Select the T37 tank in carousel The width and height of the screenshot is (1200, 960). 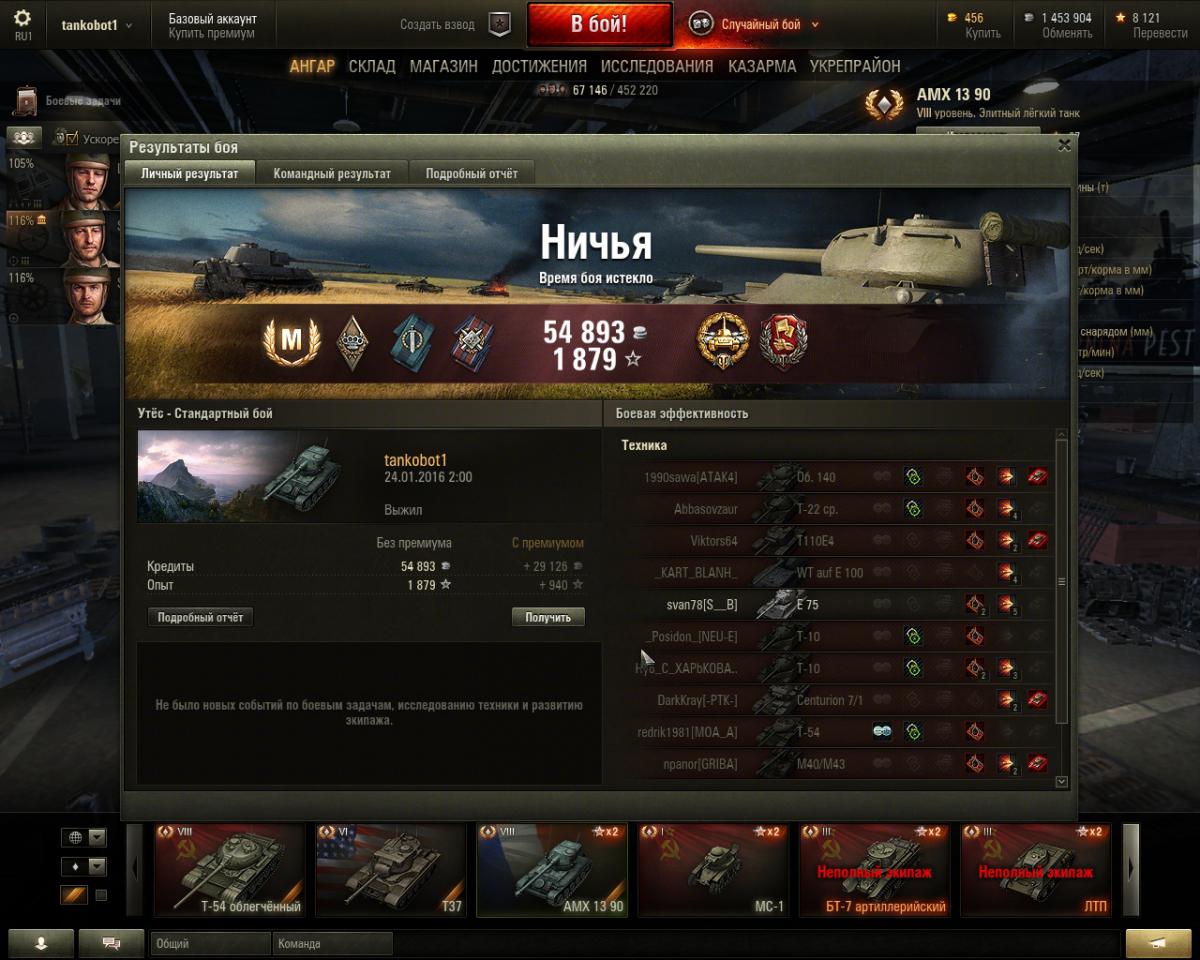tap(391, 870)
